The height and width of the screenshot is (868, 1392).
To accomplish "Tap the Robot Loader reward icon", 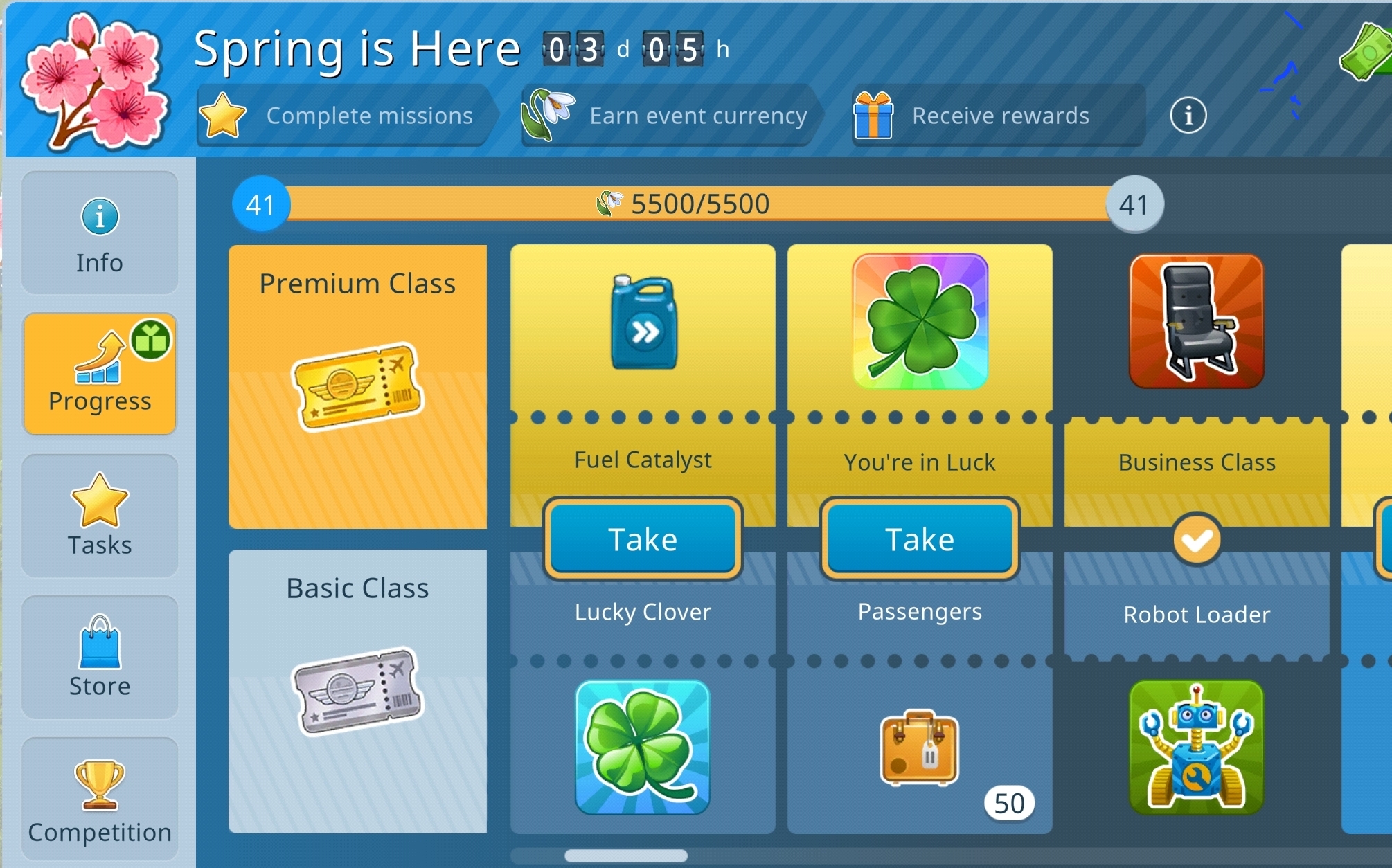I will 1197,748.
